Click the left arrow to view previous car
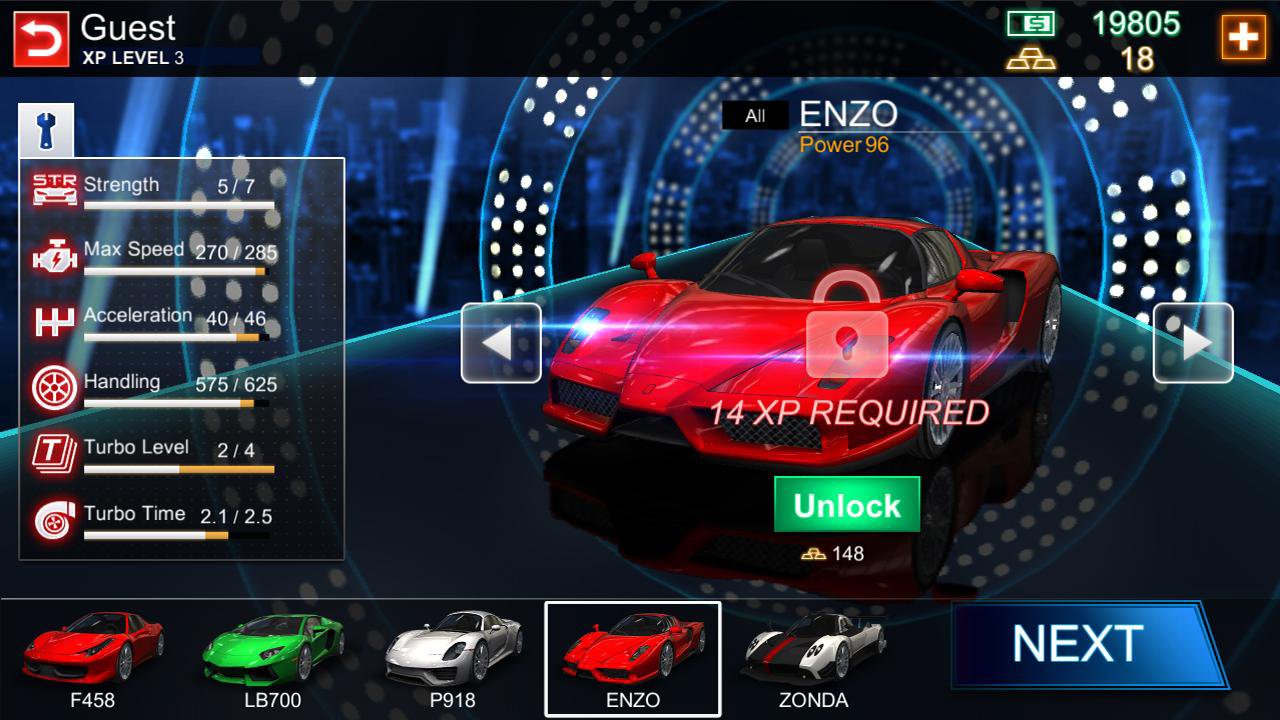This screenshot has width=1280, height=720. click(x=500, y=344)
